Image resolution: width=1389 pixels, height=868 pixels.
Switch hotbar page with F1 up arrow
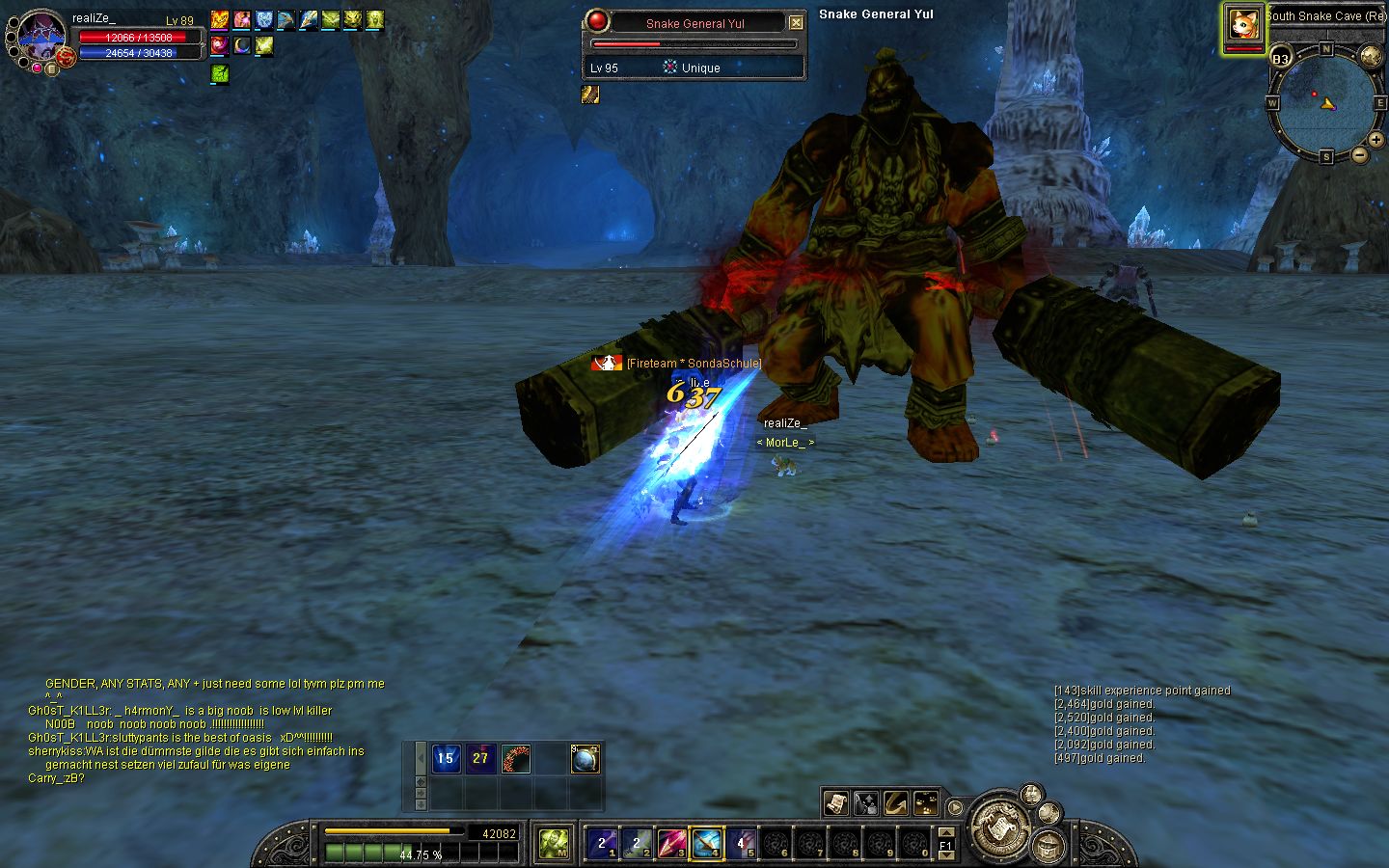(x=946, y=832)
